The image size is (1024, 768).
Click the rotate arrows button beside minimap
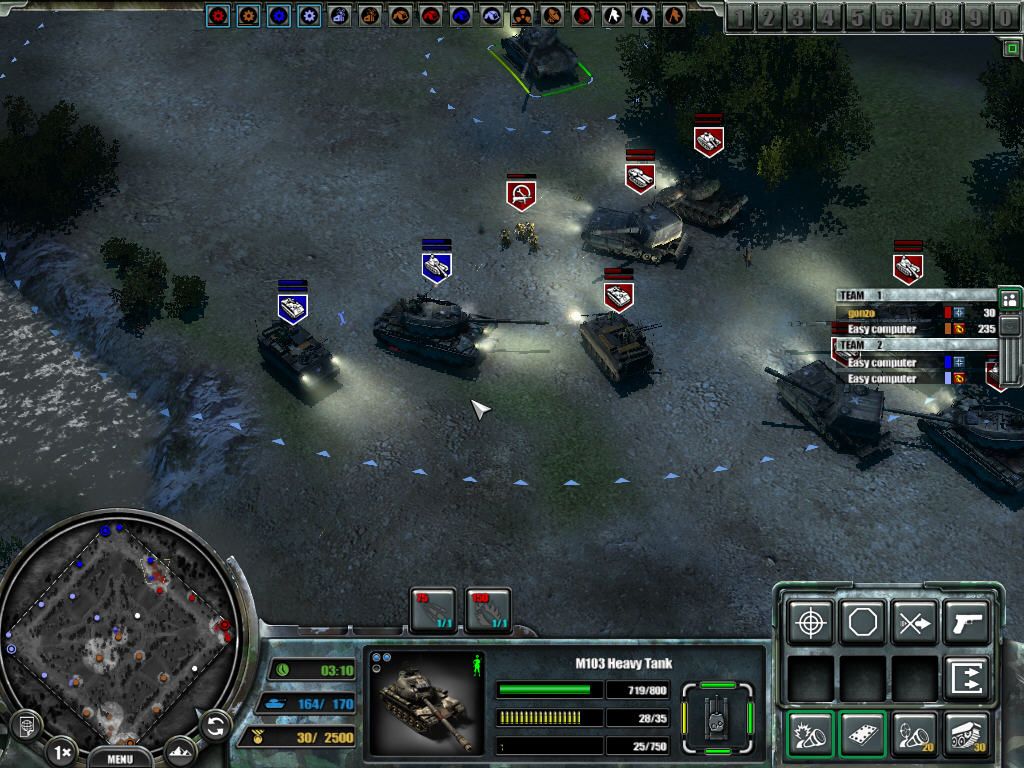point(215,724)
